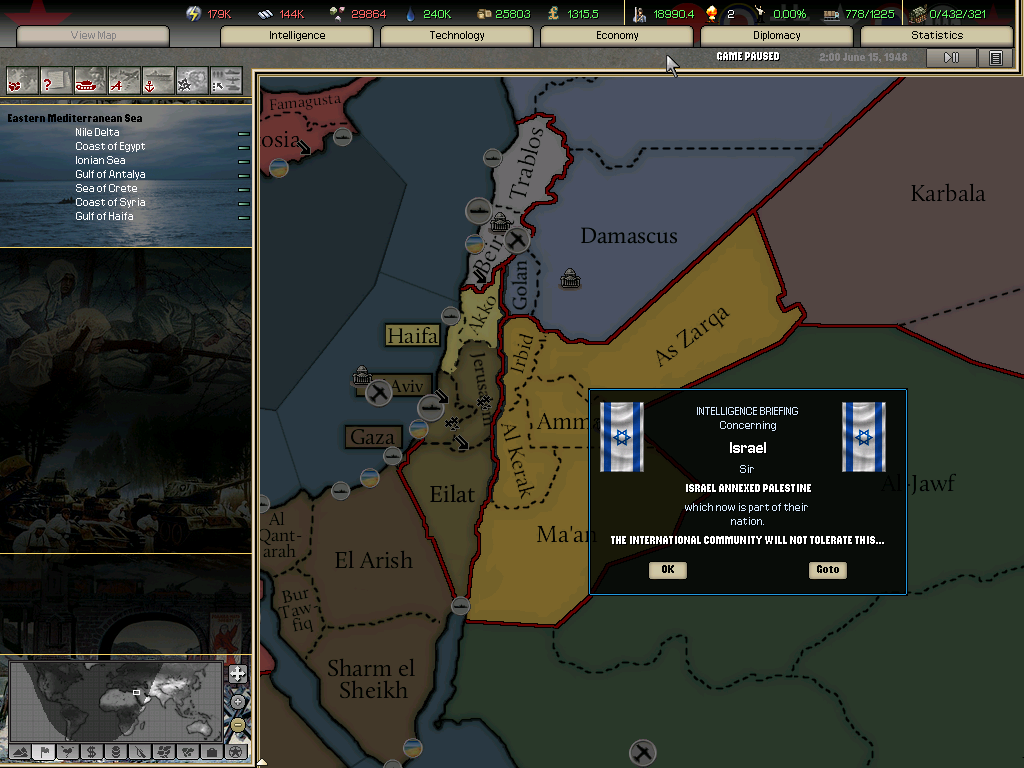This screenshot has width=1024, height=768.
Task: Zoom out with the minimap minus button
Action: pos(237,725)
